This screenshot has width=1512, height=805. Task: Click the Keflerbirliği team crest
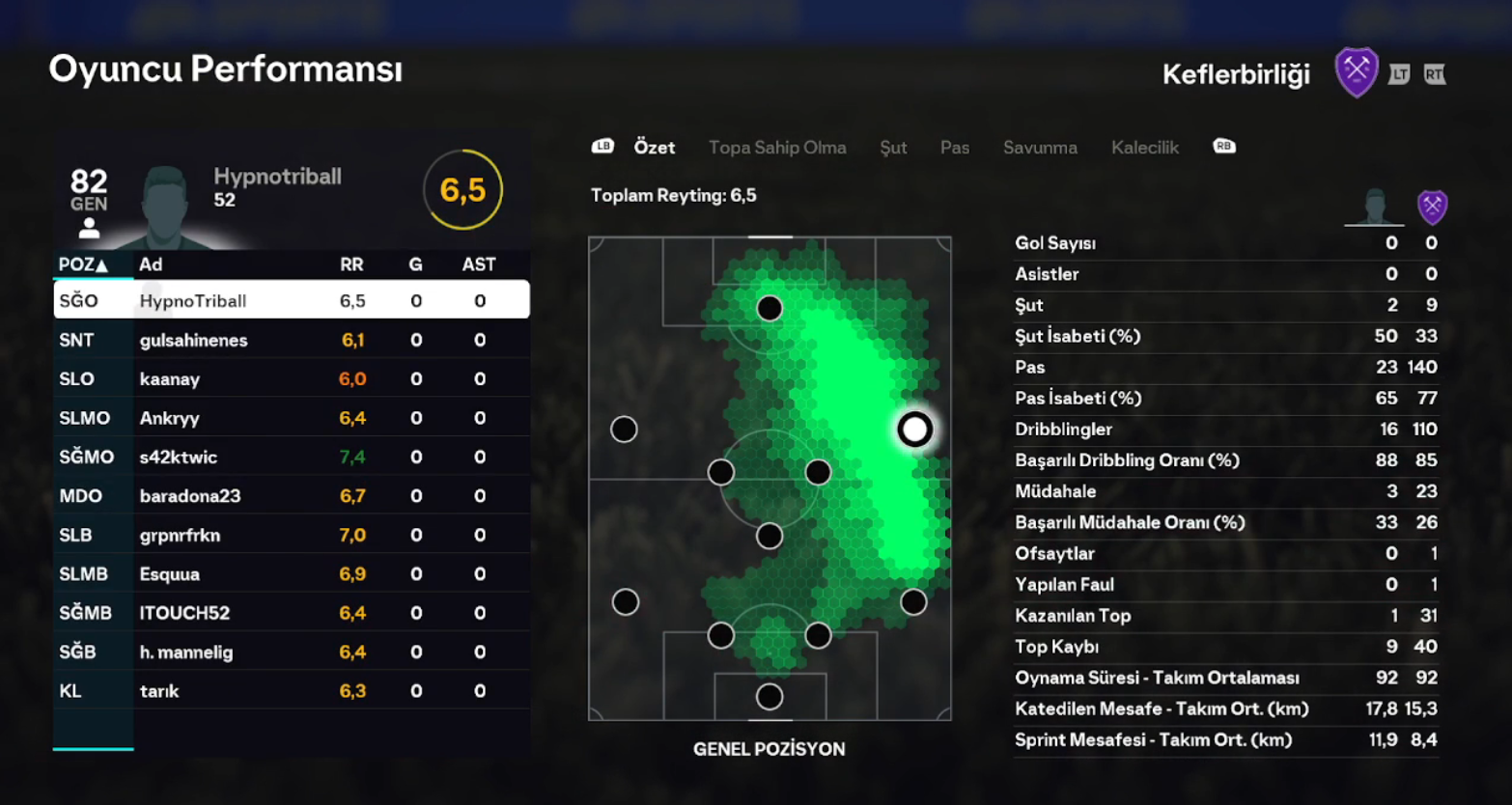(x=1356, y=73)
